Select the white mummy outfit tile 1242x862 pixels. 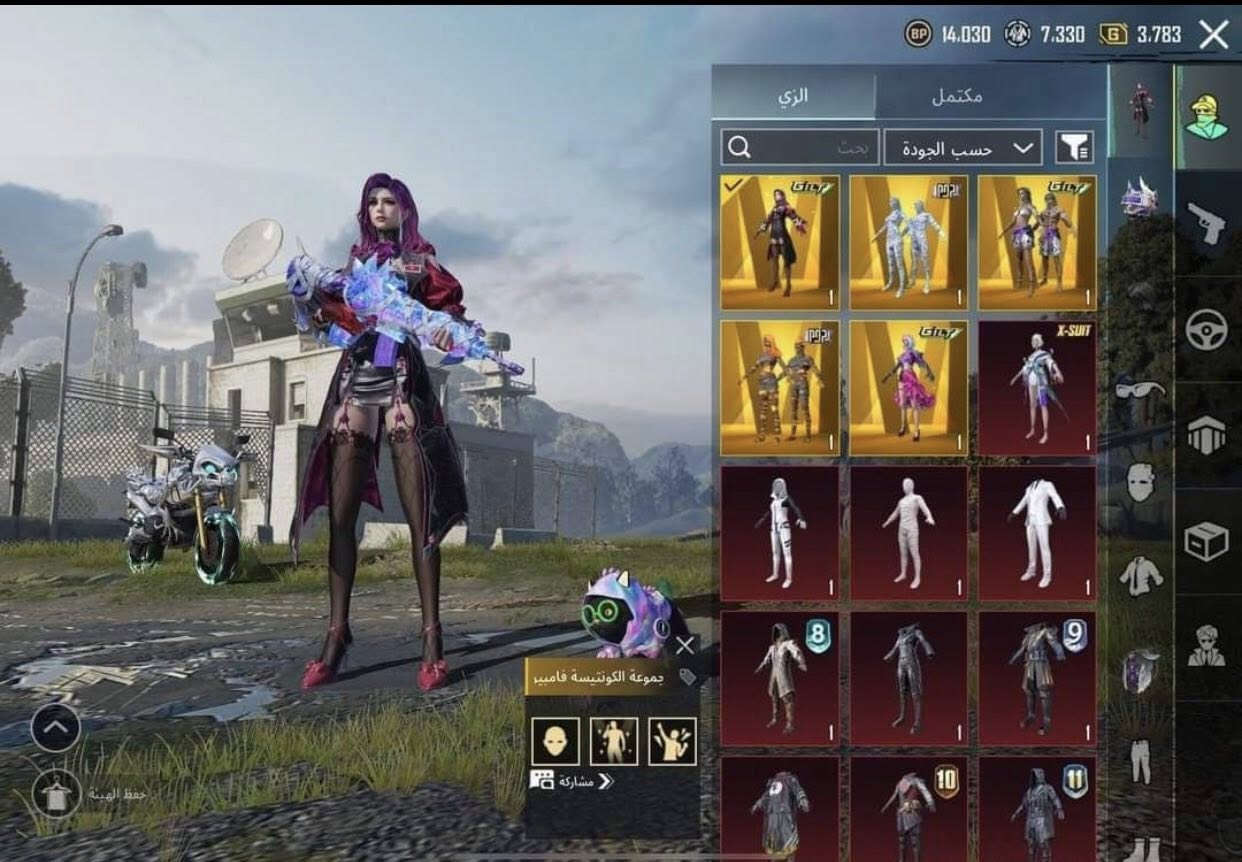pos(908,533)
